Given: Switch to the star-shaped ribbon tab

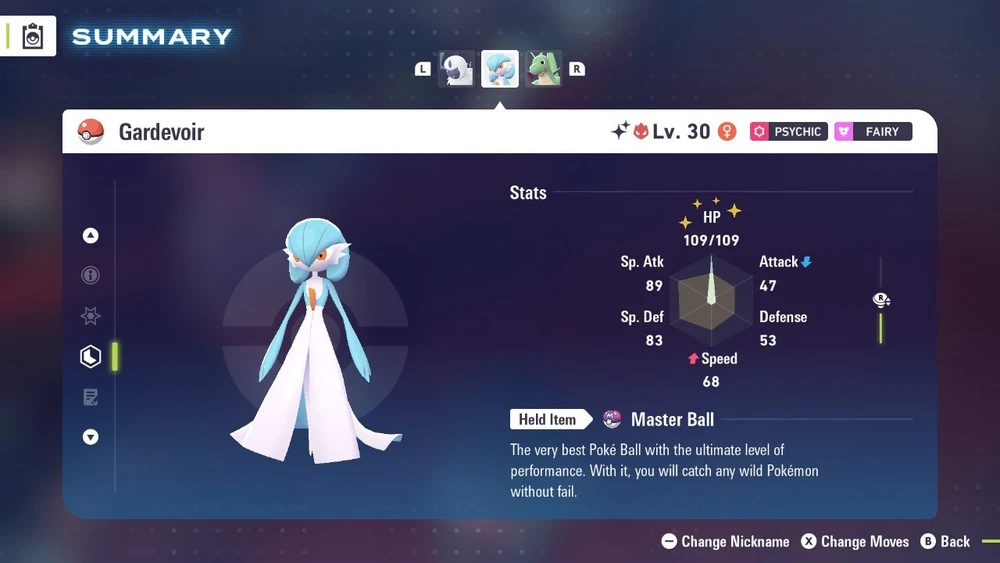Looking at the screenshot, I should 91,316.
